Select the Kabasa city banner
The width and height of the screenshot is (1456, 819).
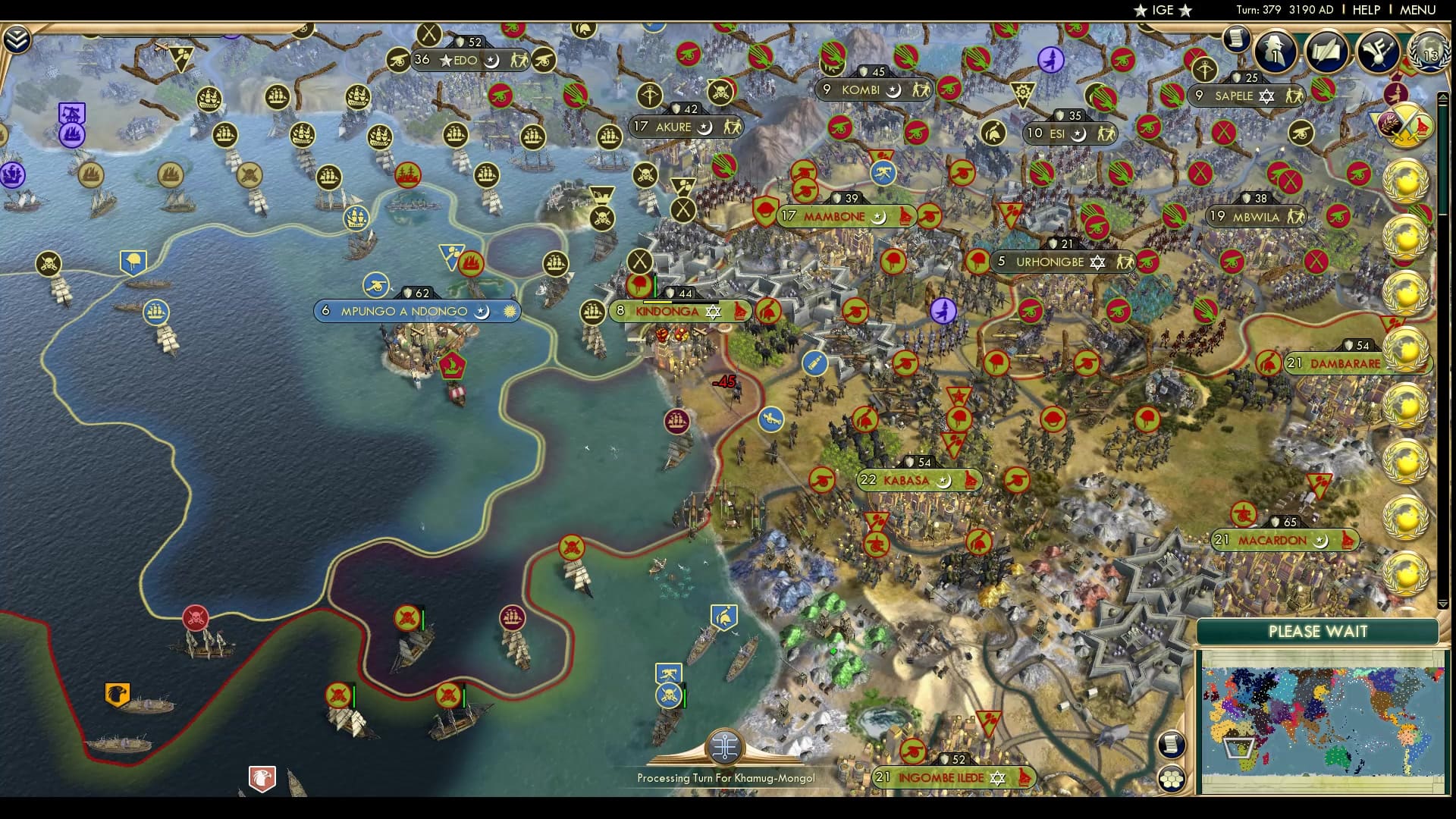(918, 480)
